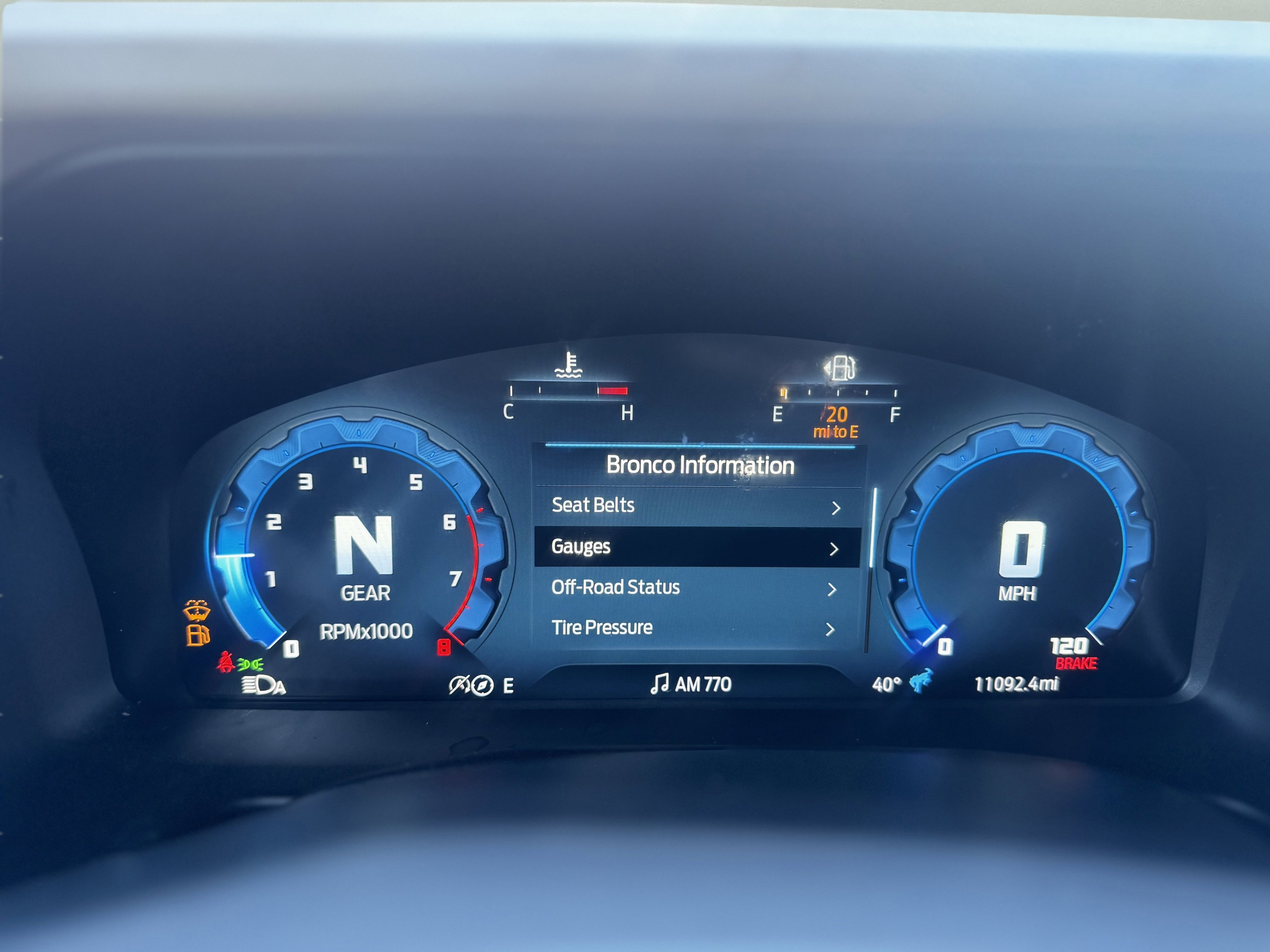Open the Seat Belts menu entry

(x=696, y=506)
